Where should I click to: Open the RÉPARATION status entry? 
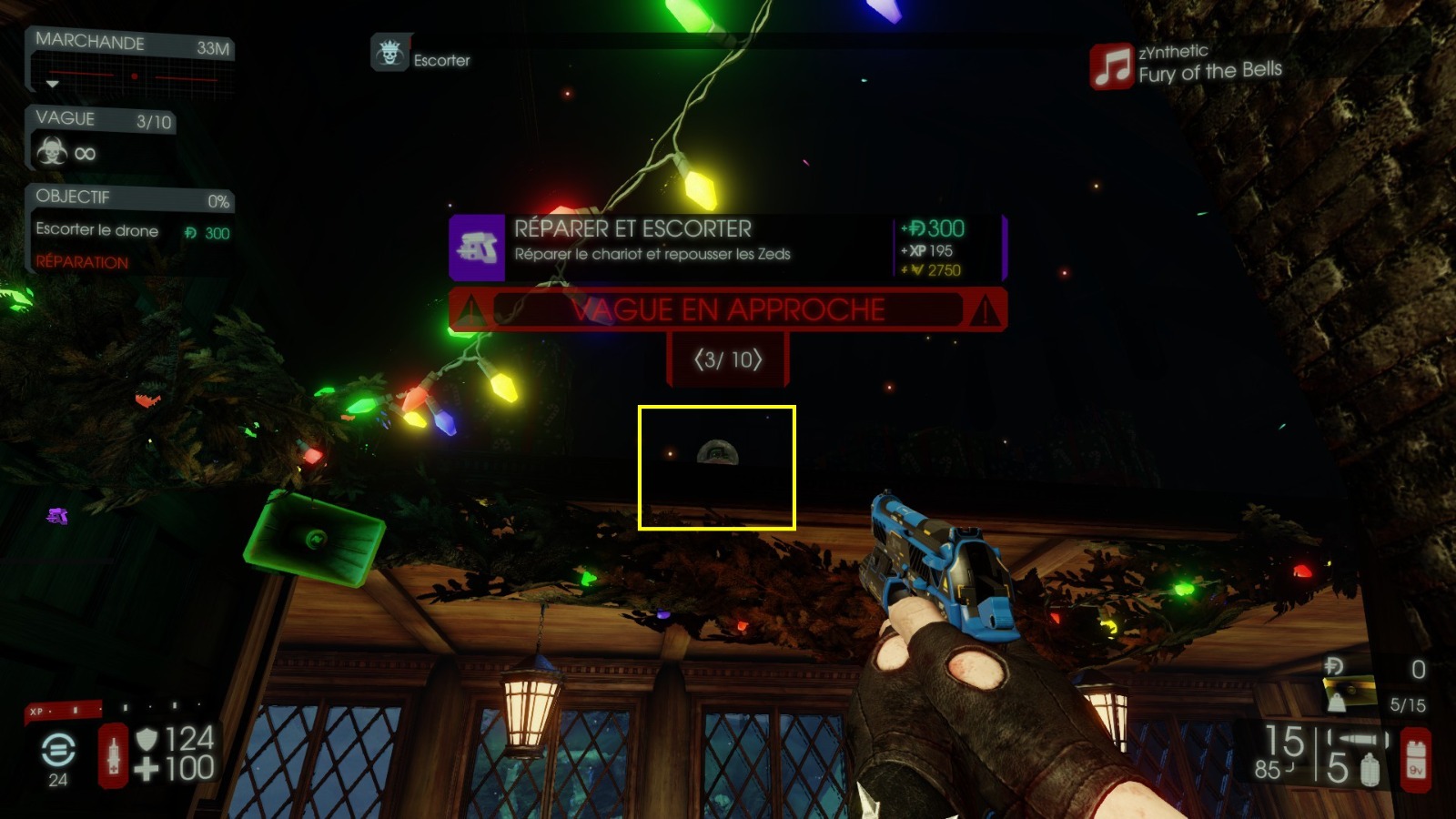77,262
